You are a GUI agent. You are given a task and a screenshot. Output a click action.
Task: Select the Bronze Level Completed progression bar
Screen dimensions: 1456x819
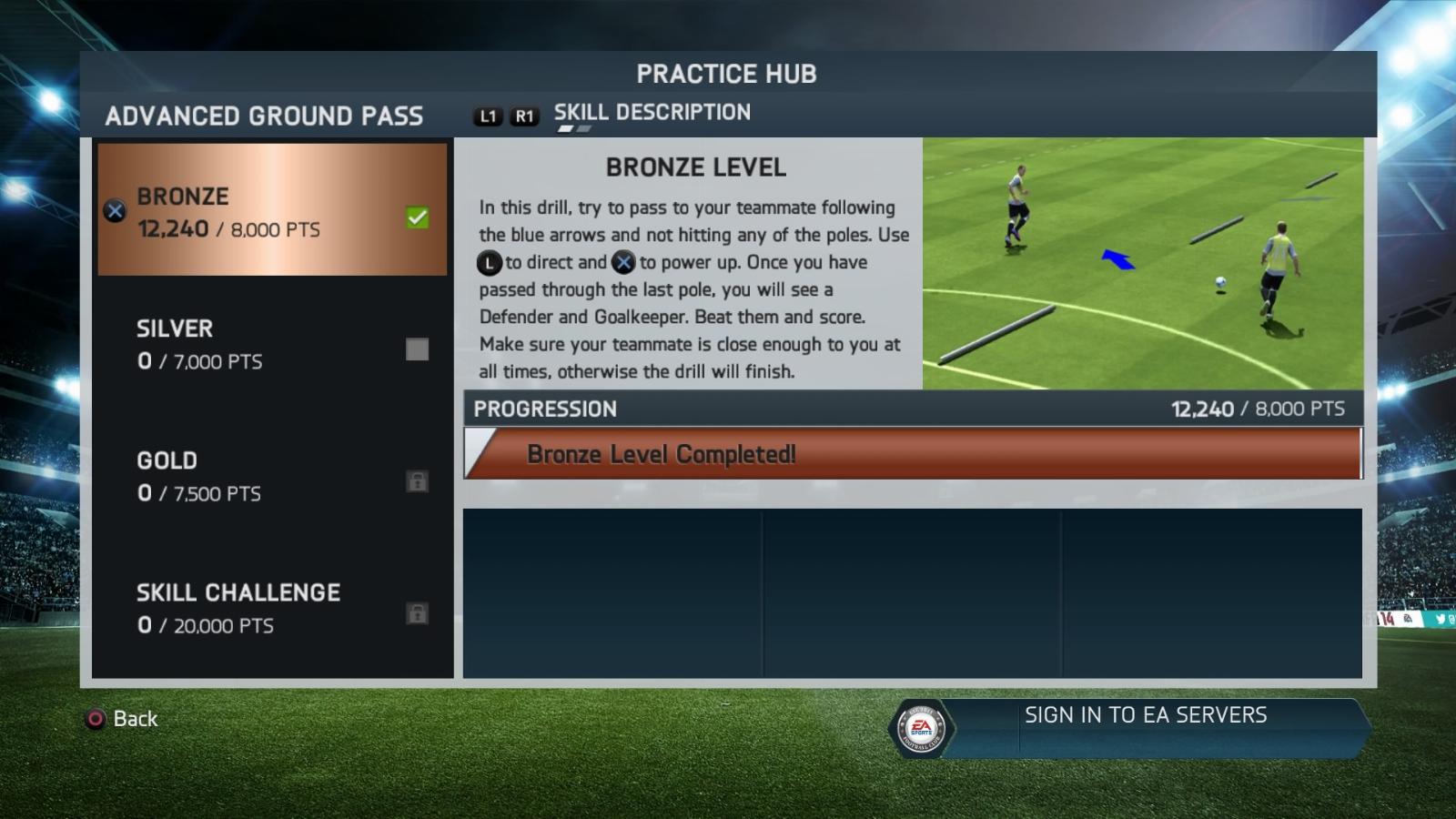[x=913, y=454]
